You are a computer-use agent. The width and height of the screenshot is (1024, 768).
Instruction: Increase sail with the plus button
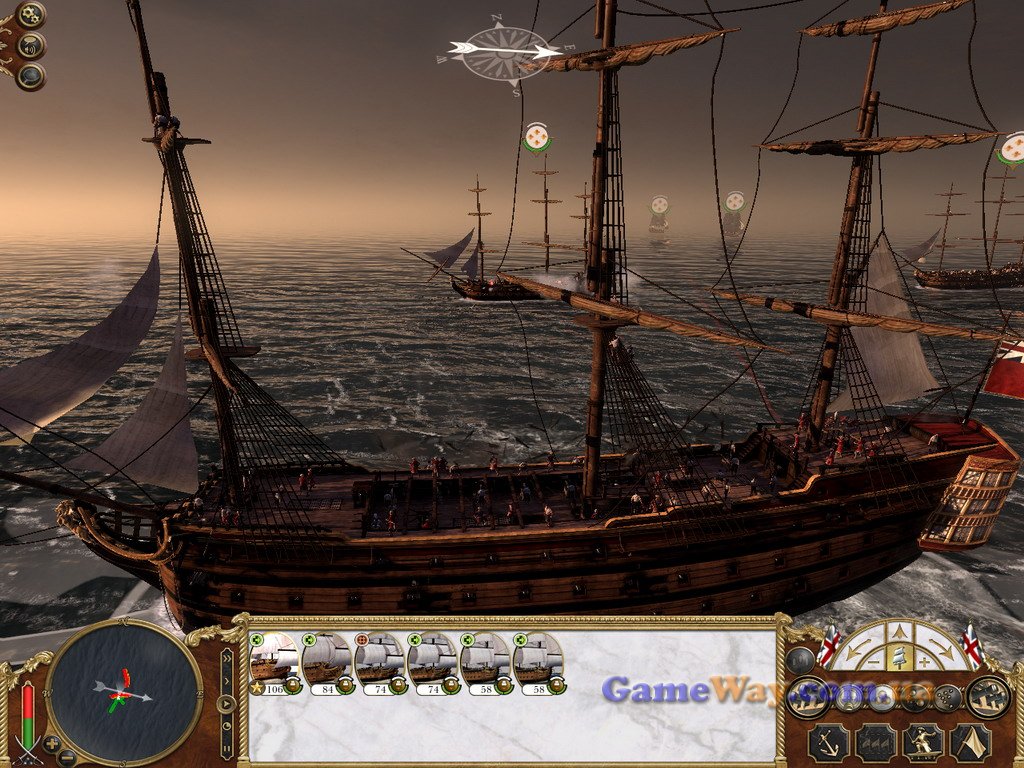click(x=927, y=661)
